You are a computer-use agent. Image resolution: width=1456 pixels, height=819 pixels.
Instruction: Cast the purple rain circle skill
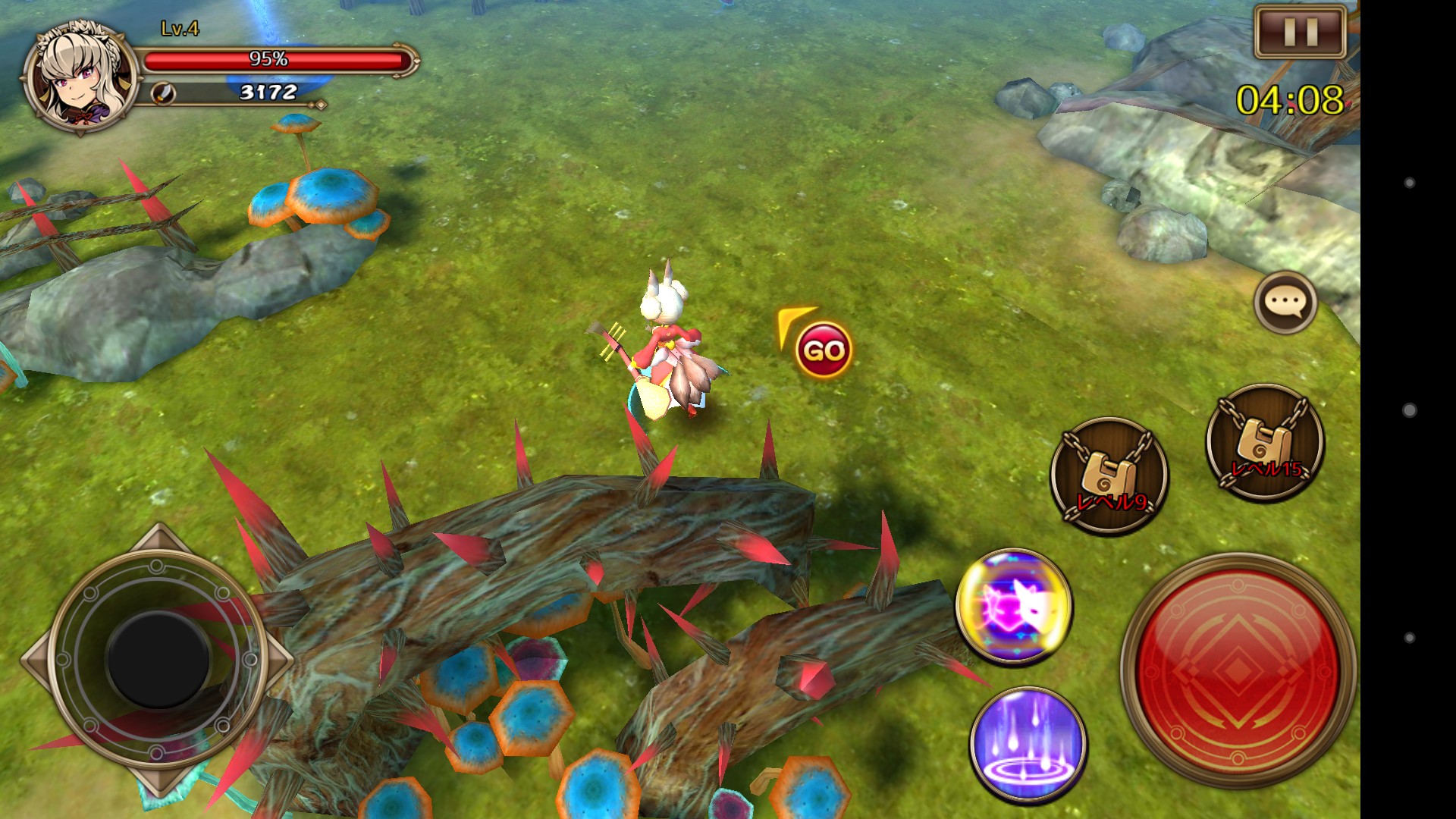coord(1028,745)
